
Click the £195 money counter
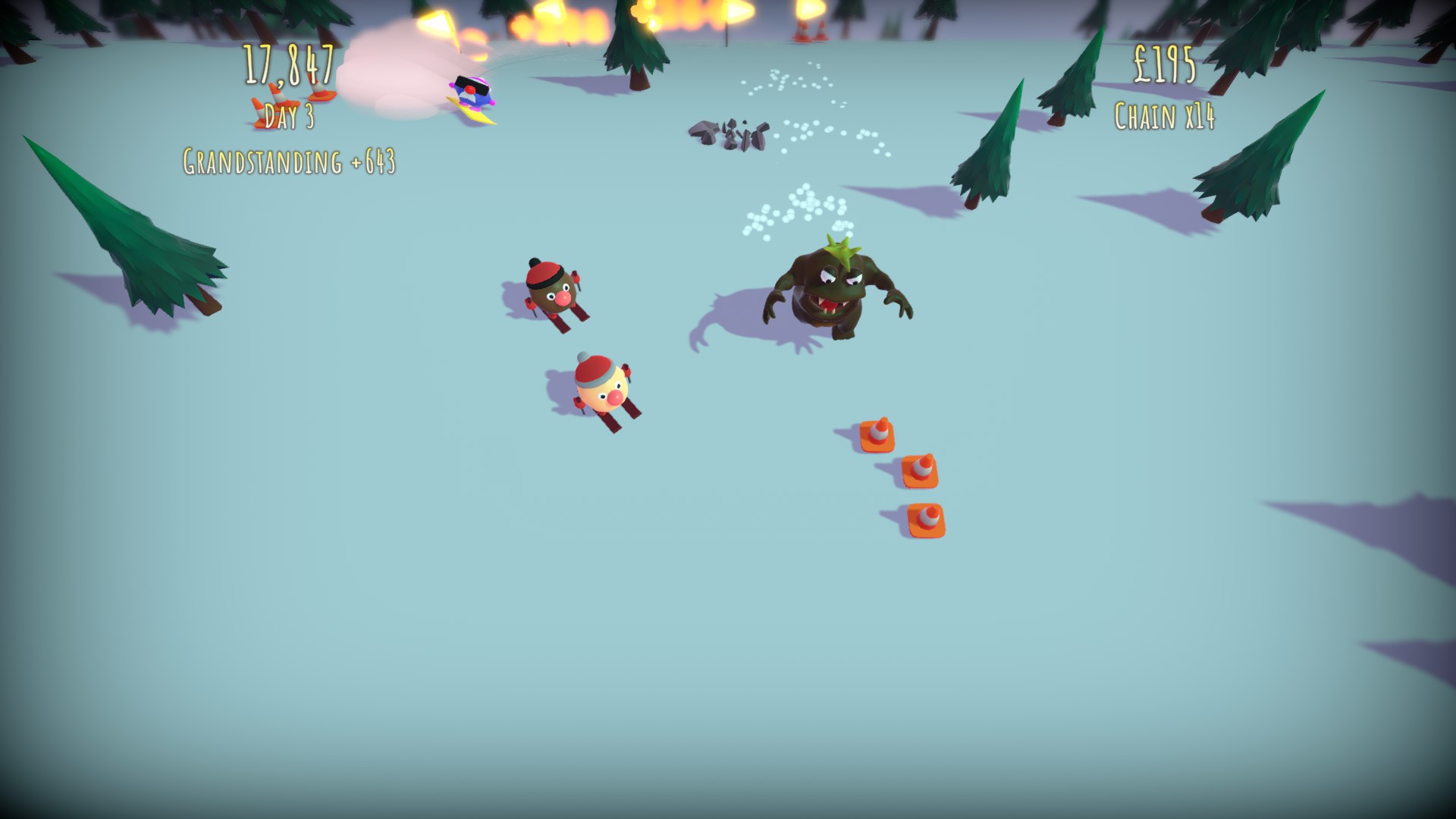(x=1166, y=64)
